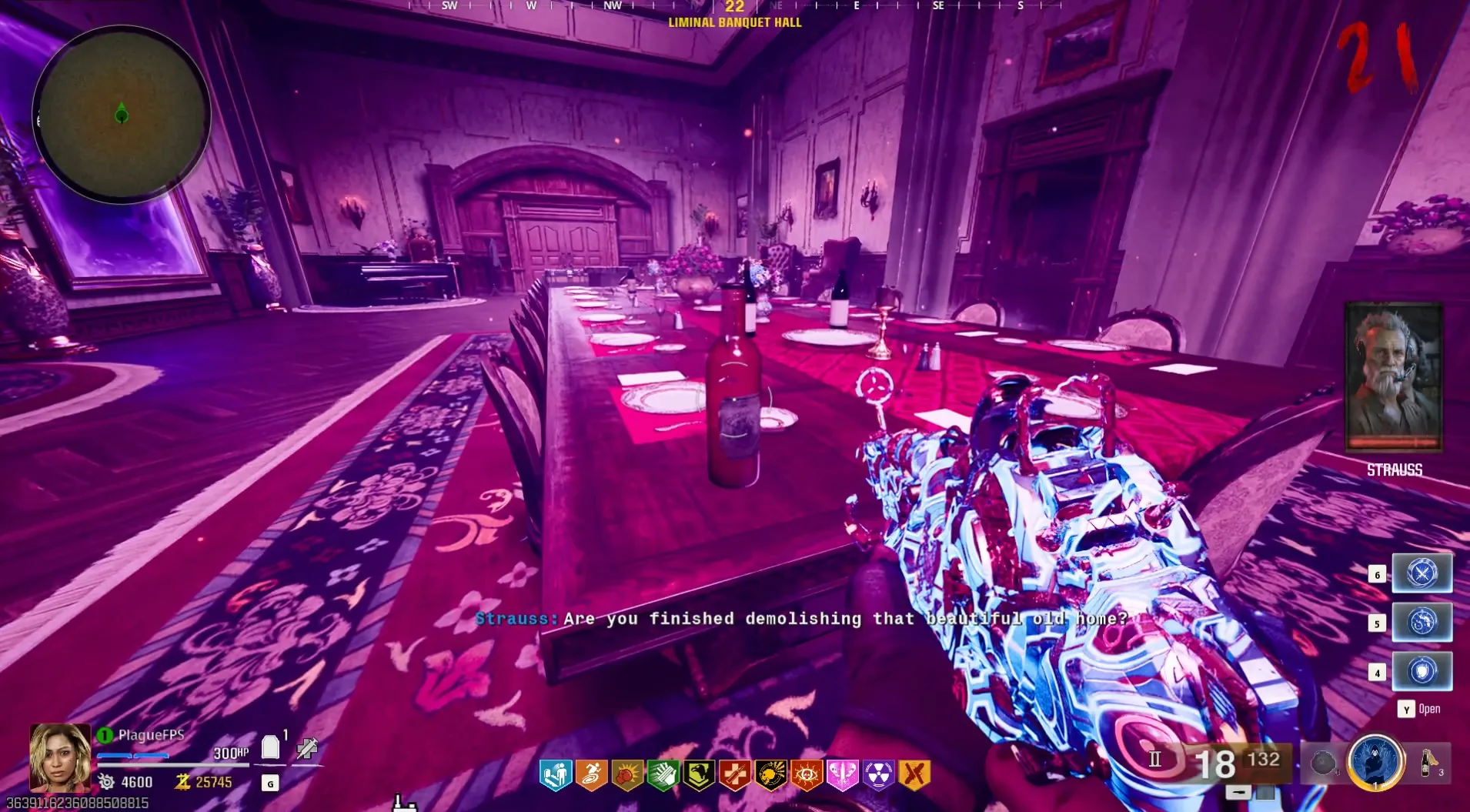Click the green hand Speed Cola perk
The width and height of the screenshot is (1470, 812).
pyautogui.click(x=663, y=775)
